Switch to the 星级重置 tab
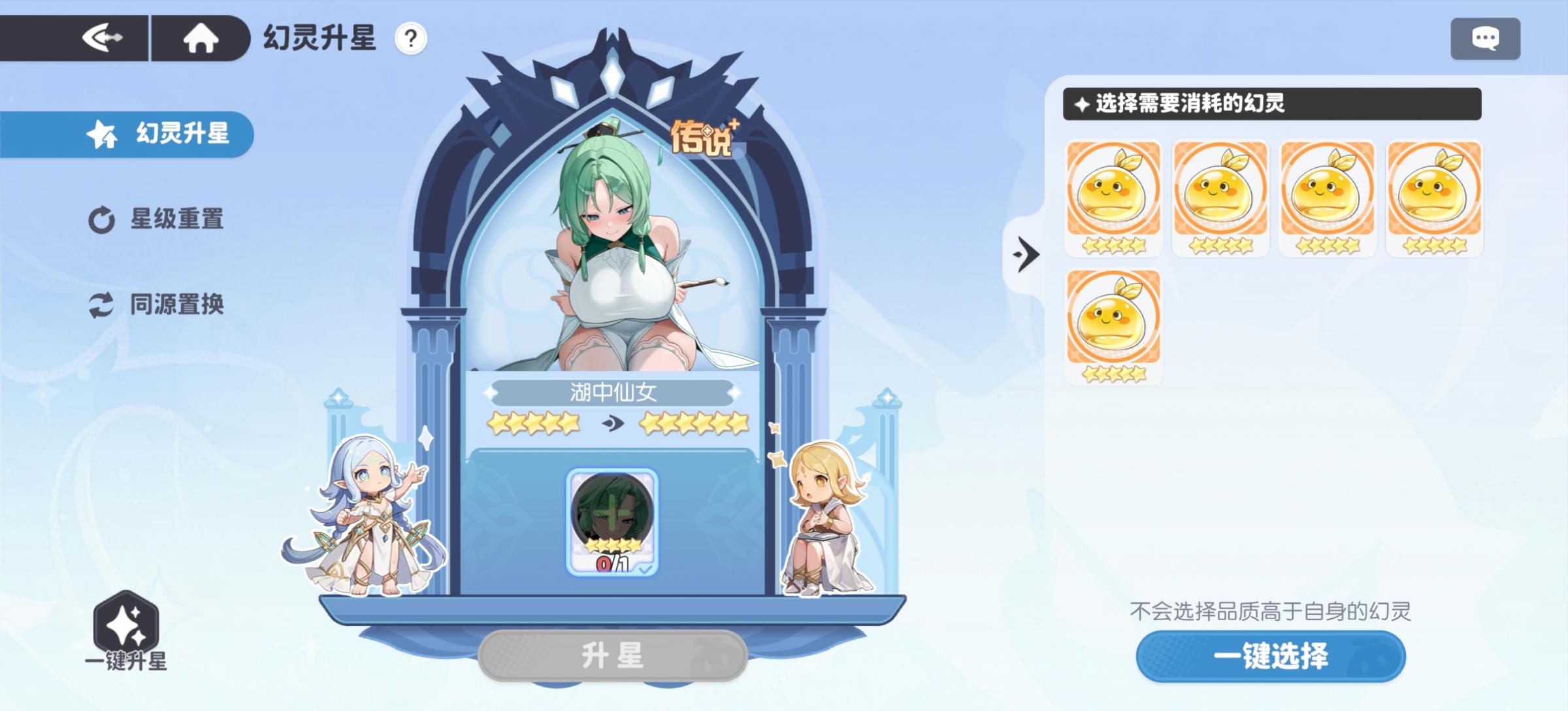1568x711 pixels. click(x=158, y=220)
